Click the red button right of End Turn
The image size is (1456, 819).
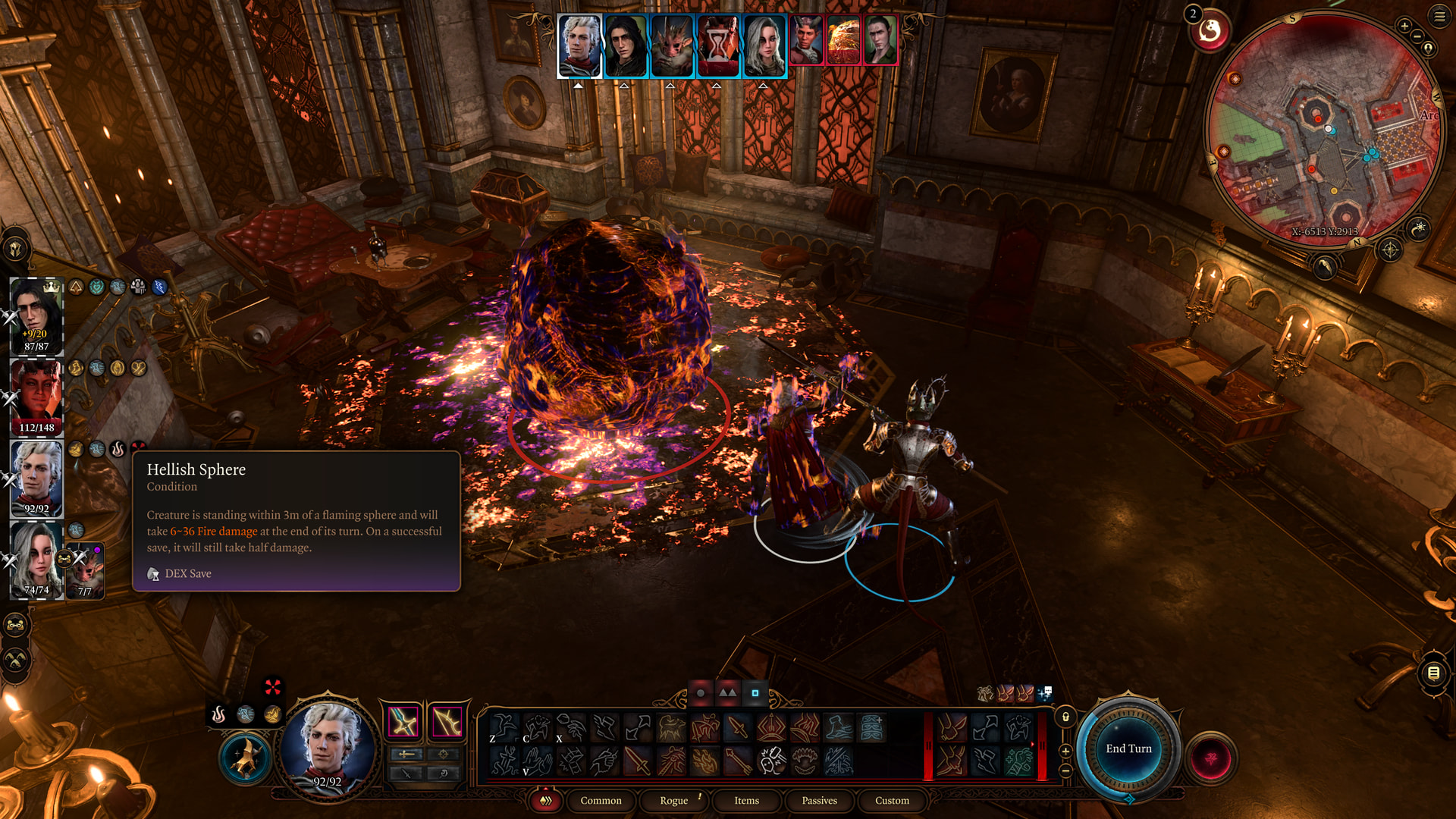pyautogui.click(x=1211, y=758)
